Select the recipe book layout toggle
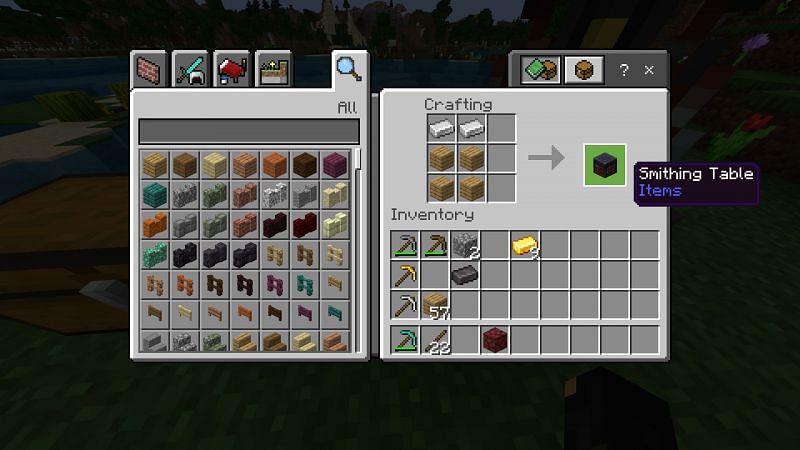 click(540, 70)
